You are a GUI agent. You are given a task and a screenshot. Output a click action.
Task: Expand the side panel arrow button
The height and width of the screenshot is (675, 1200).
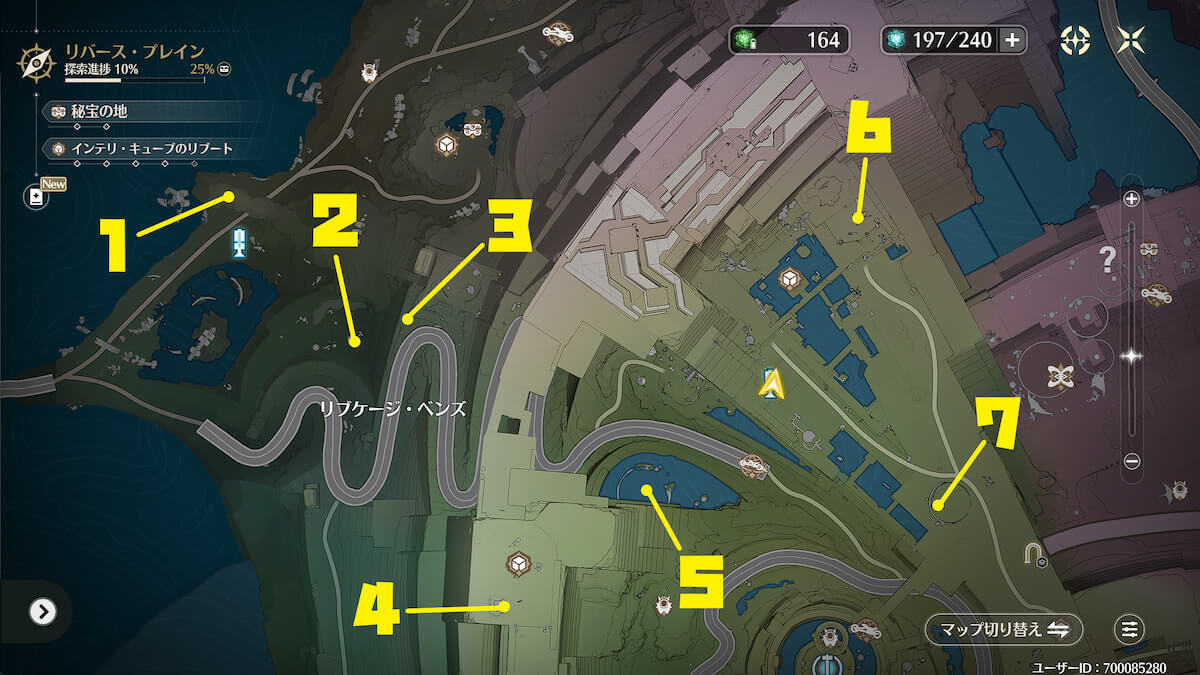(42, 611)
